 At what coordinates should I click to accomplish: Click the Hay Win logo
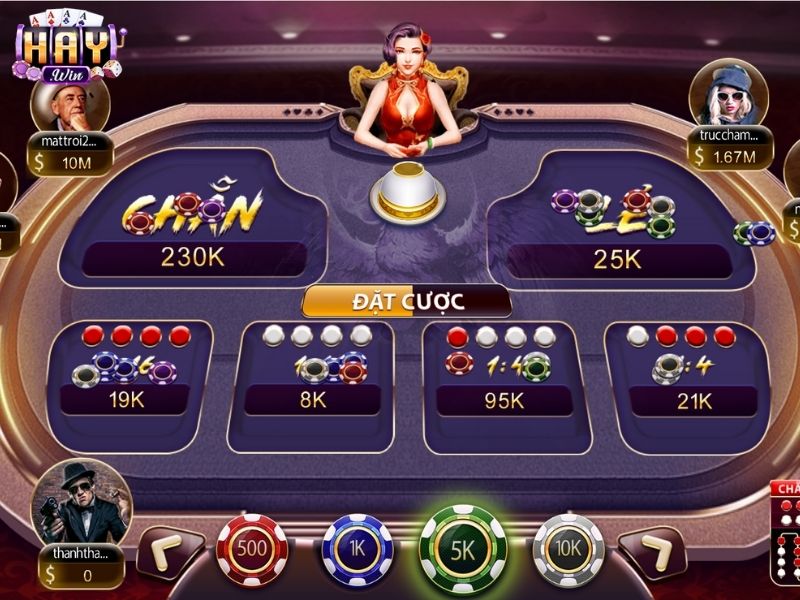pos(67,45)
